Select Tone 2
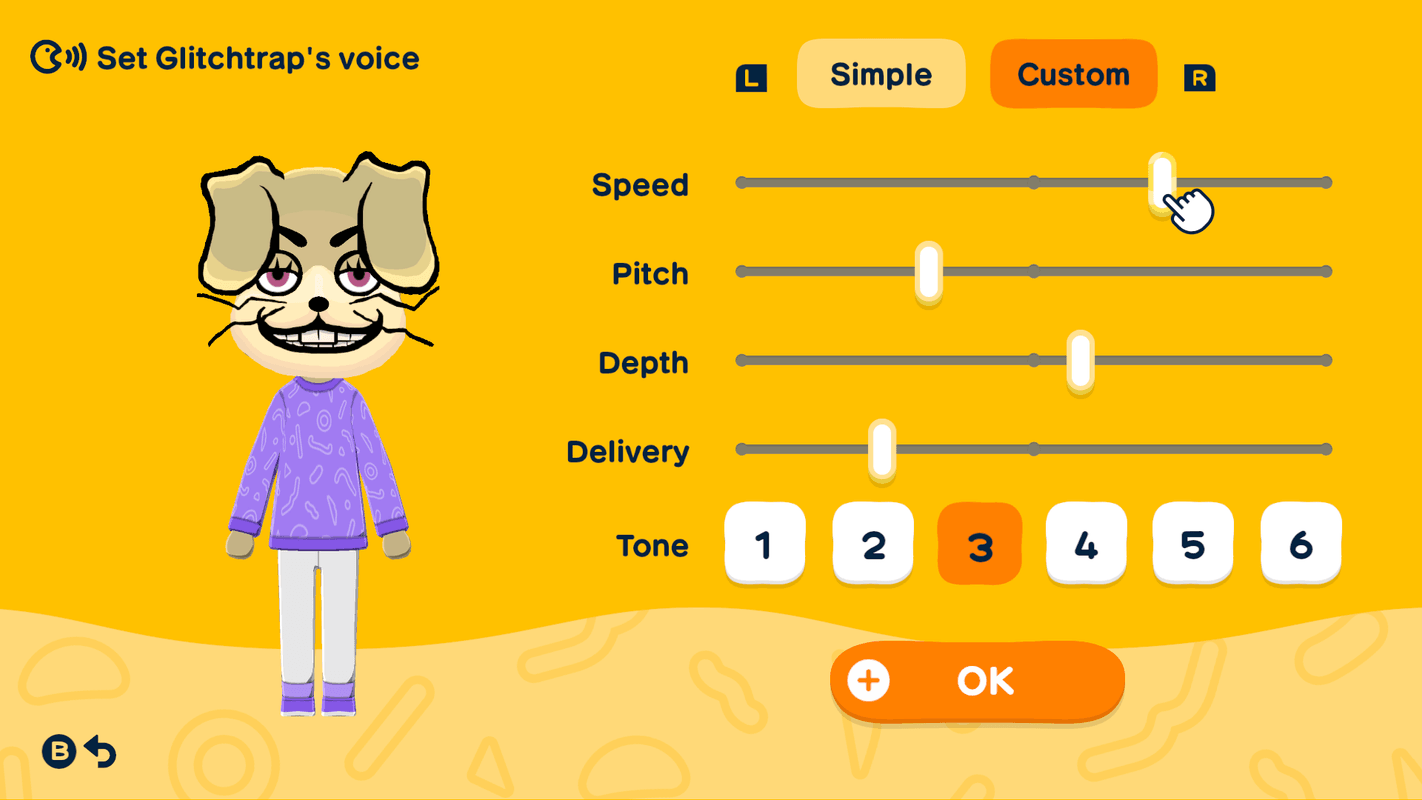The height and width of the screenshot is (800, 1422). (x=872, y=544)
